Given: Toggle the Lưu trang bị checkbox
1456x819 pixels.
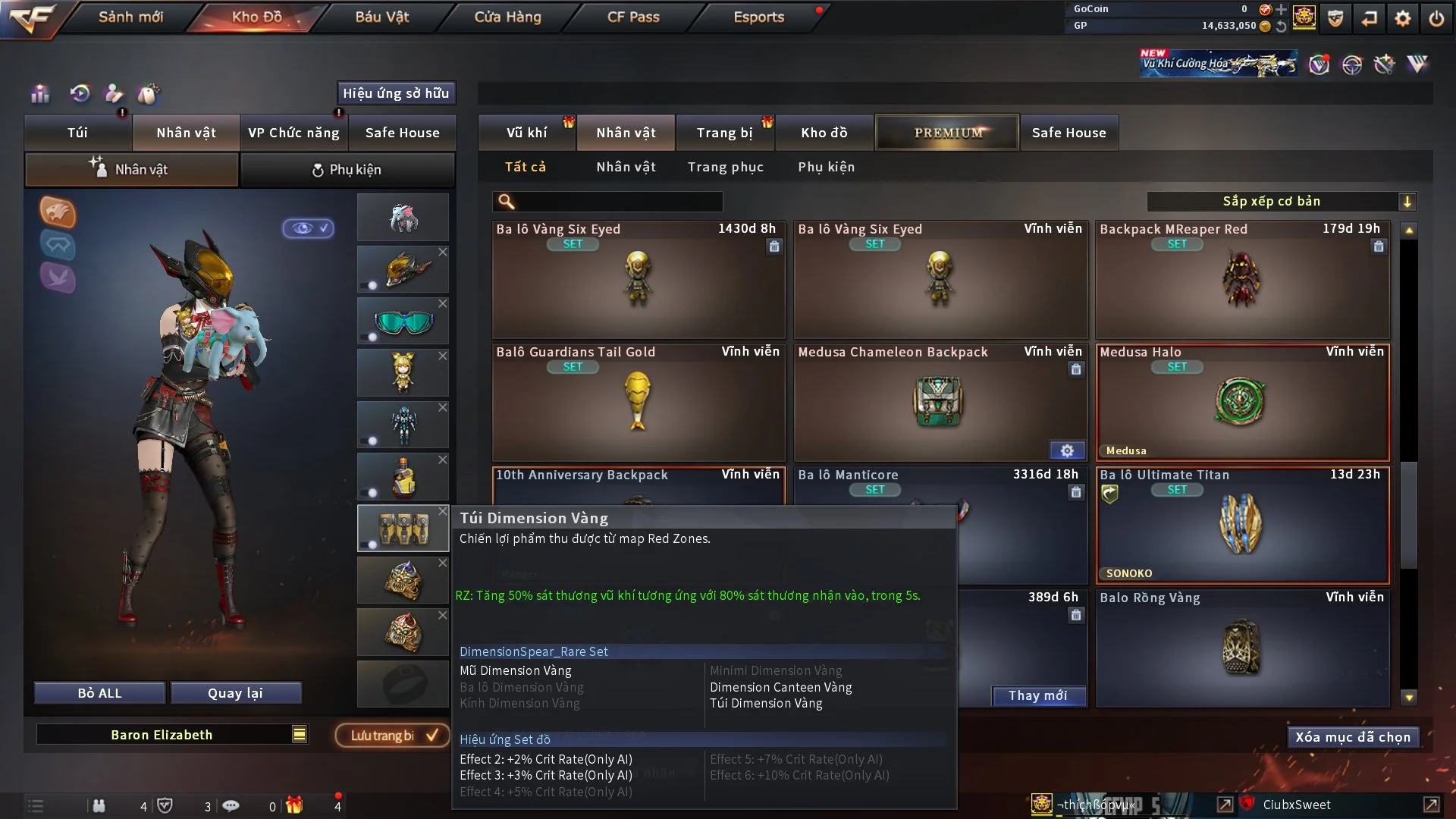Looking at the screenshot, I should tap(432, 735).
